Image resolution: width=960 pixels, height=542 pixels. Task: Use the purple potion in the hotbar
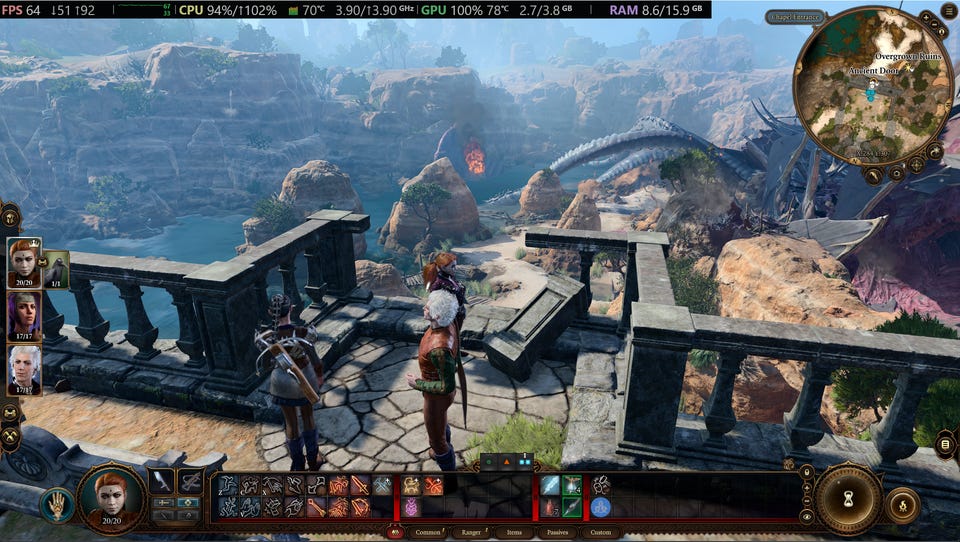tap(411, 507)
